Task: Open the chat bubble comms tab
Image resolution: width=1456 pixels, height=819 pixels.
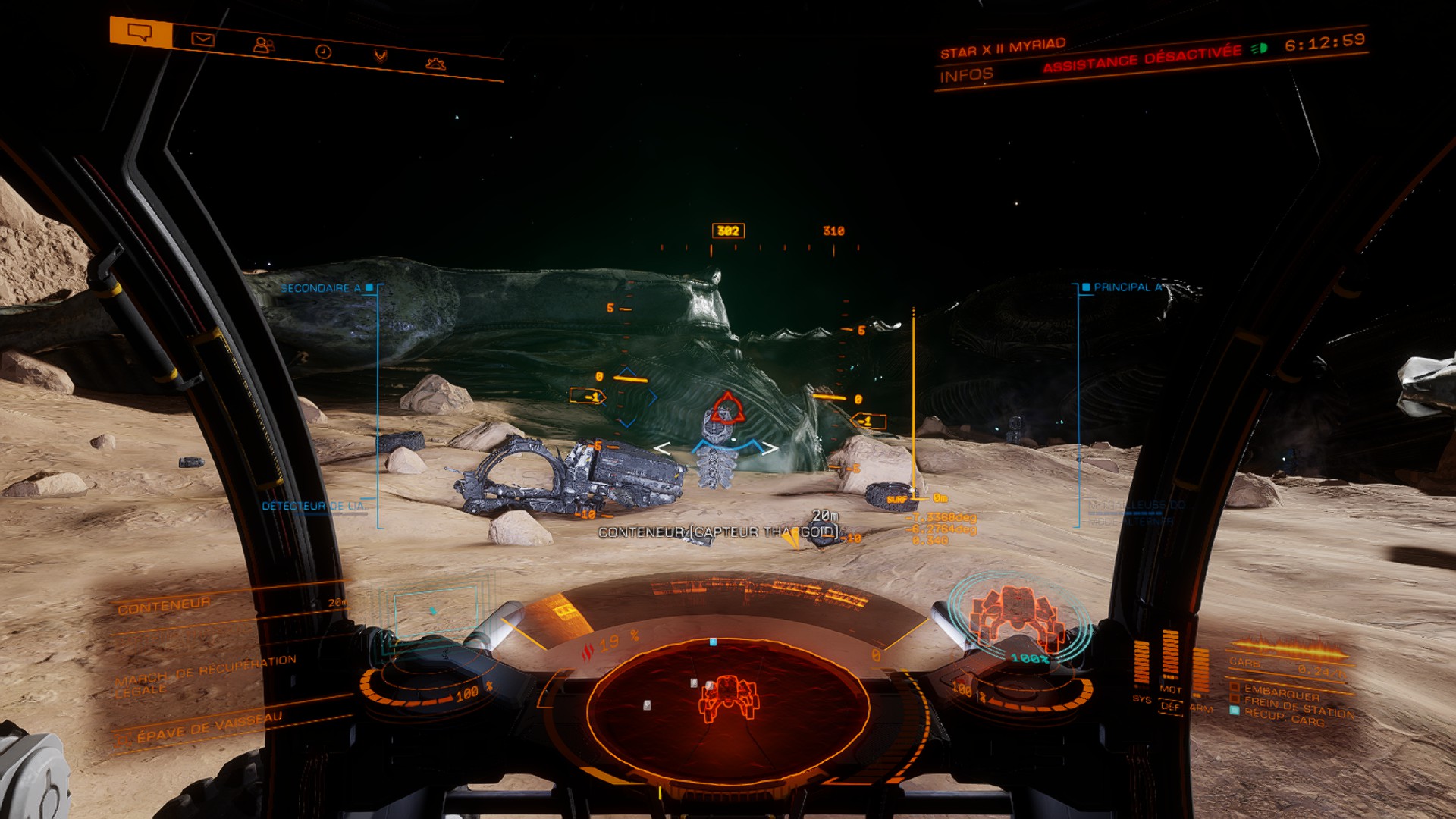Action: pos(140,33)
